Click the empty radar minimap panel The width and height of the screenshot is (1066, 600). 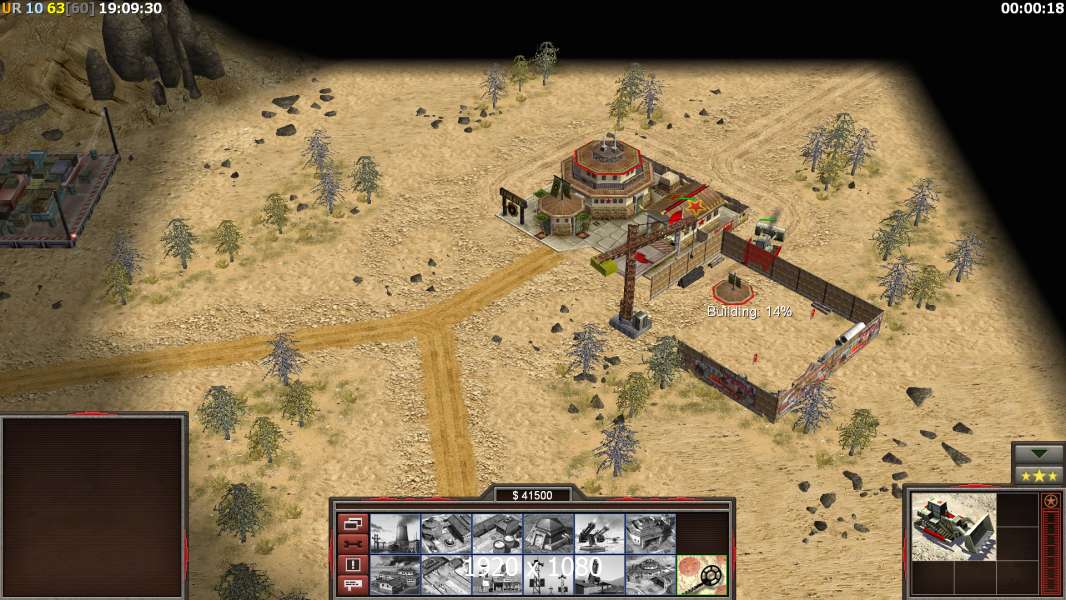click(94, 507)
